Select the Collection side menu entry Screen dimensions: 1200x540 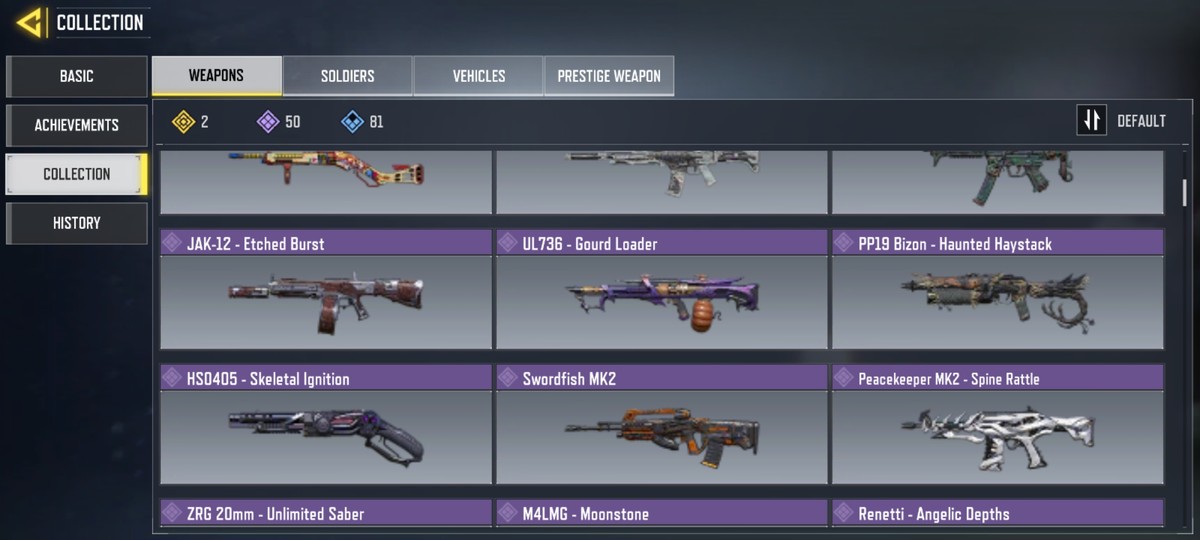(x=77, y=174)
